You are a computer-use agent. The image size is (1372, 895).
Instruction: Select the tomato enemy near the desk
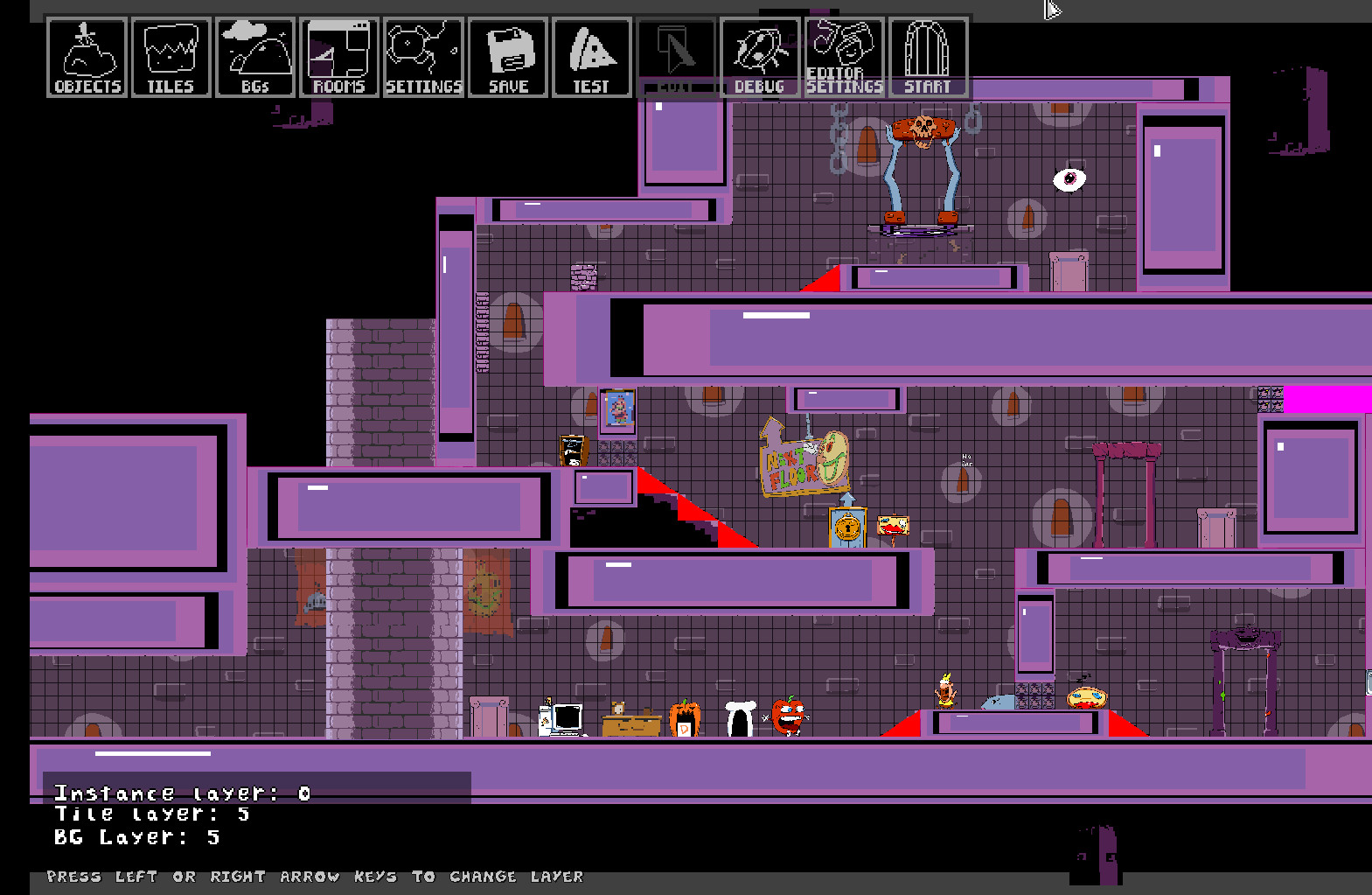click(788, 716)
